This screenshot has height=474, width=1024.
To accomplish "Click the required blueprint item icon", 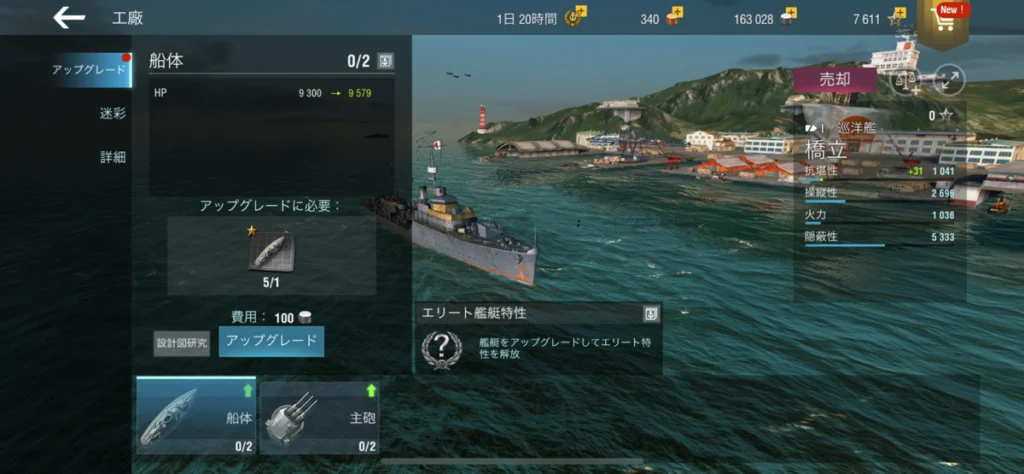I will click(271, 250).
